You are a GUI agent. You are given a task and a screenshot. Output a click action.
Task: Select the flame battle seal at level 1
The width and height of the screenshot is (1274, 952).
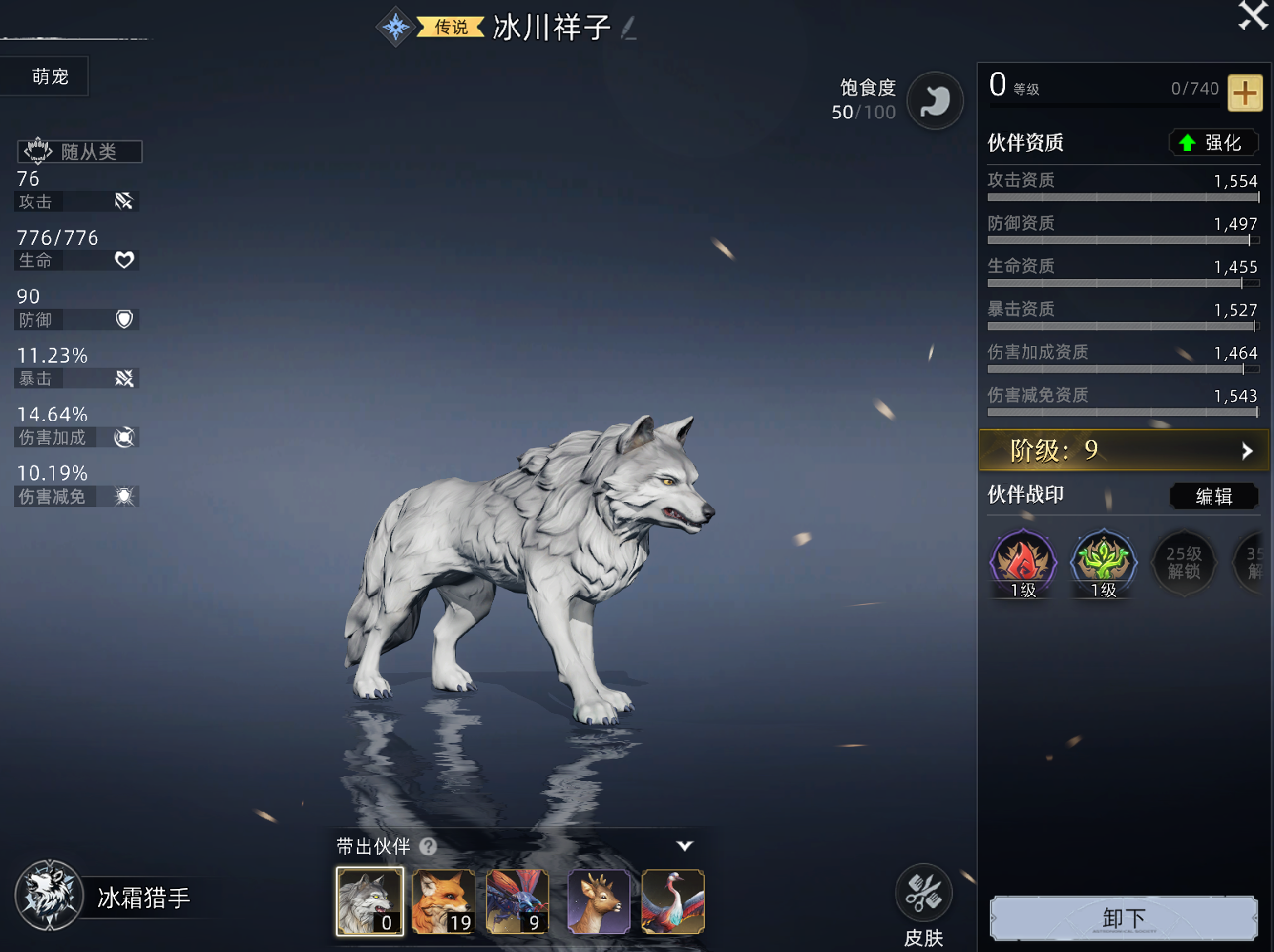[x=1022, y=563]
